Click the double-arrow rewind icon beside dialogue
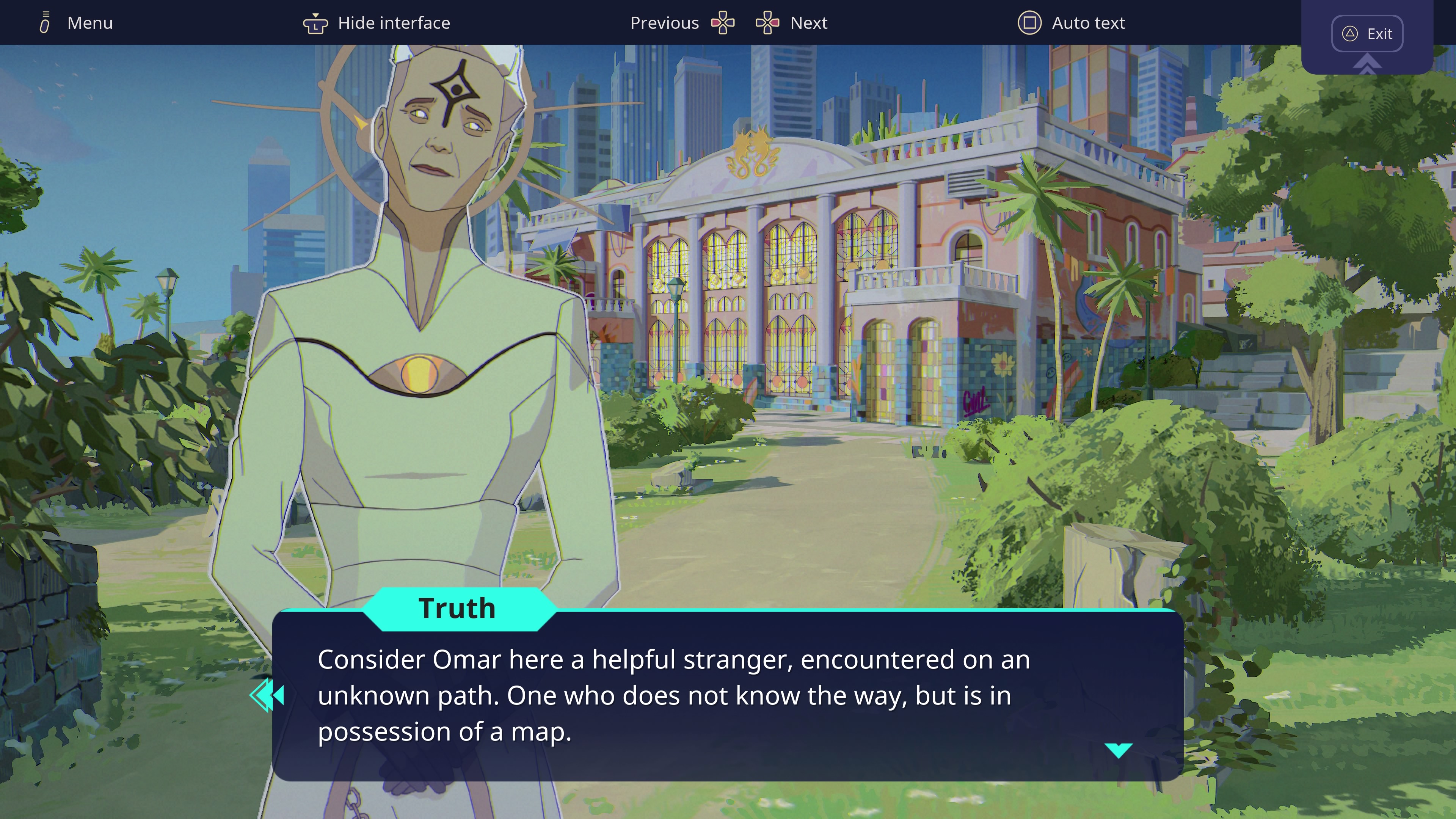The width and height of the screenshot is (1456, 819). 267,695
